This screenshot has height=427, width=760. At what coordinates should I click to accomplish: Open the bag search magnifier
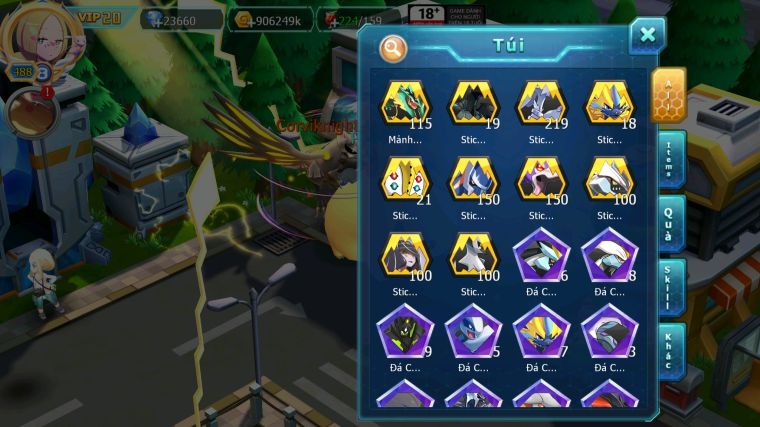[394, 47]
